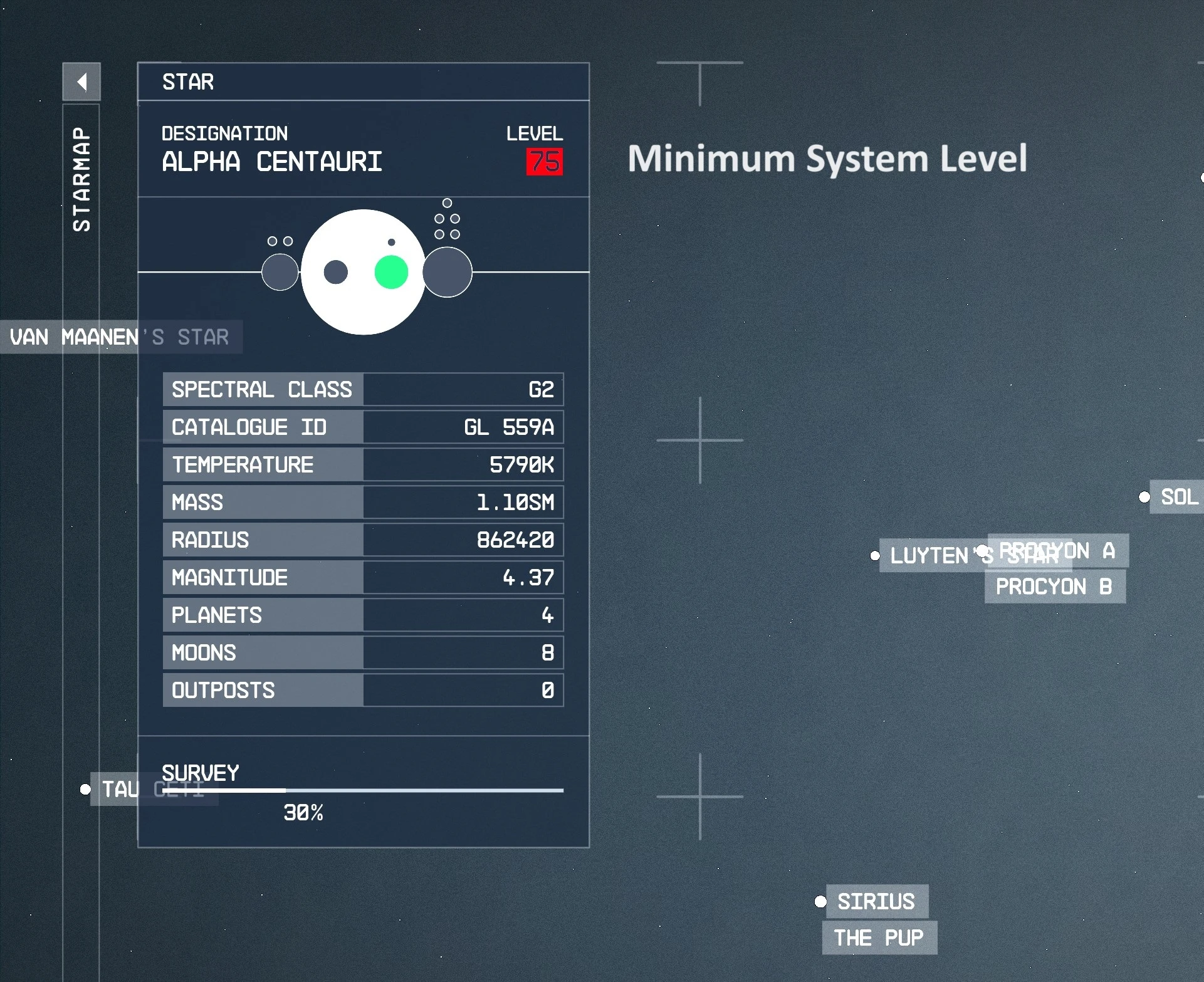Select the MAGNITUDE stat row
1204x982 pixels.
364,577
